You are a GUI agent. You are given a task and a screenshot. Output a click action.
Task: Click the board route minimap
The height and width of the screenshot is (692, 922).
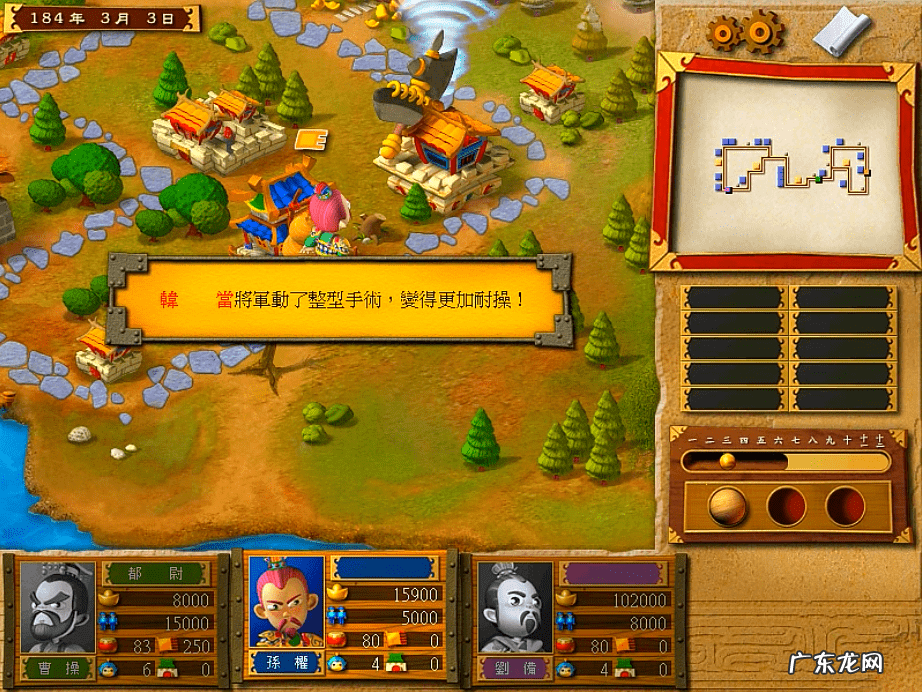784,167
